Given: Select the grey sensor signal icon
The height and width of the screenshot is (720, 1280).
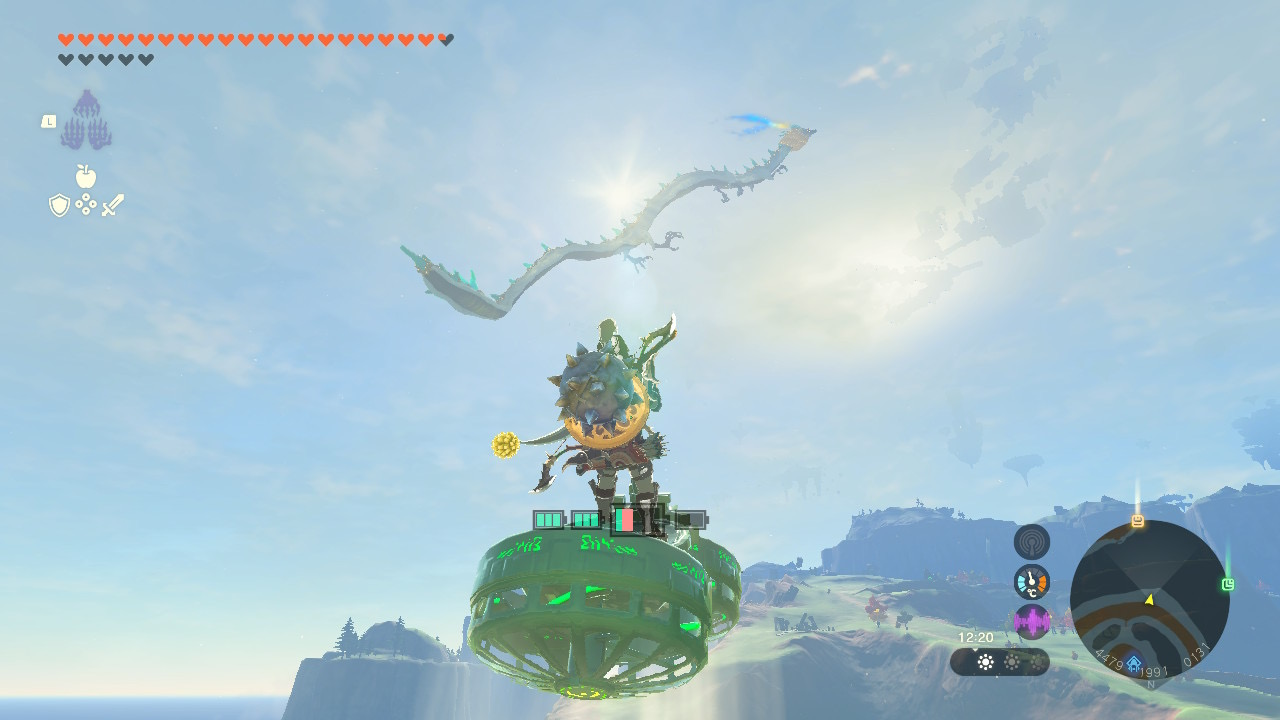Looking at the screenshot, I should (1032, 542).
